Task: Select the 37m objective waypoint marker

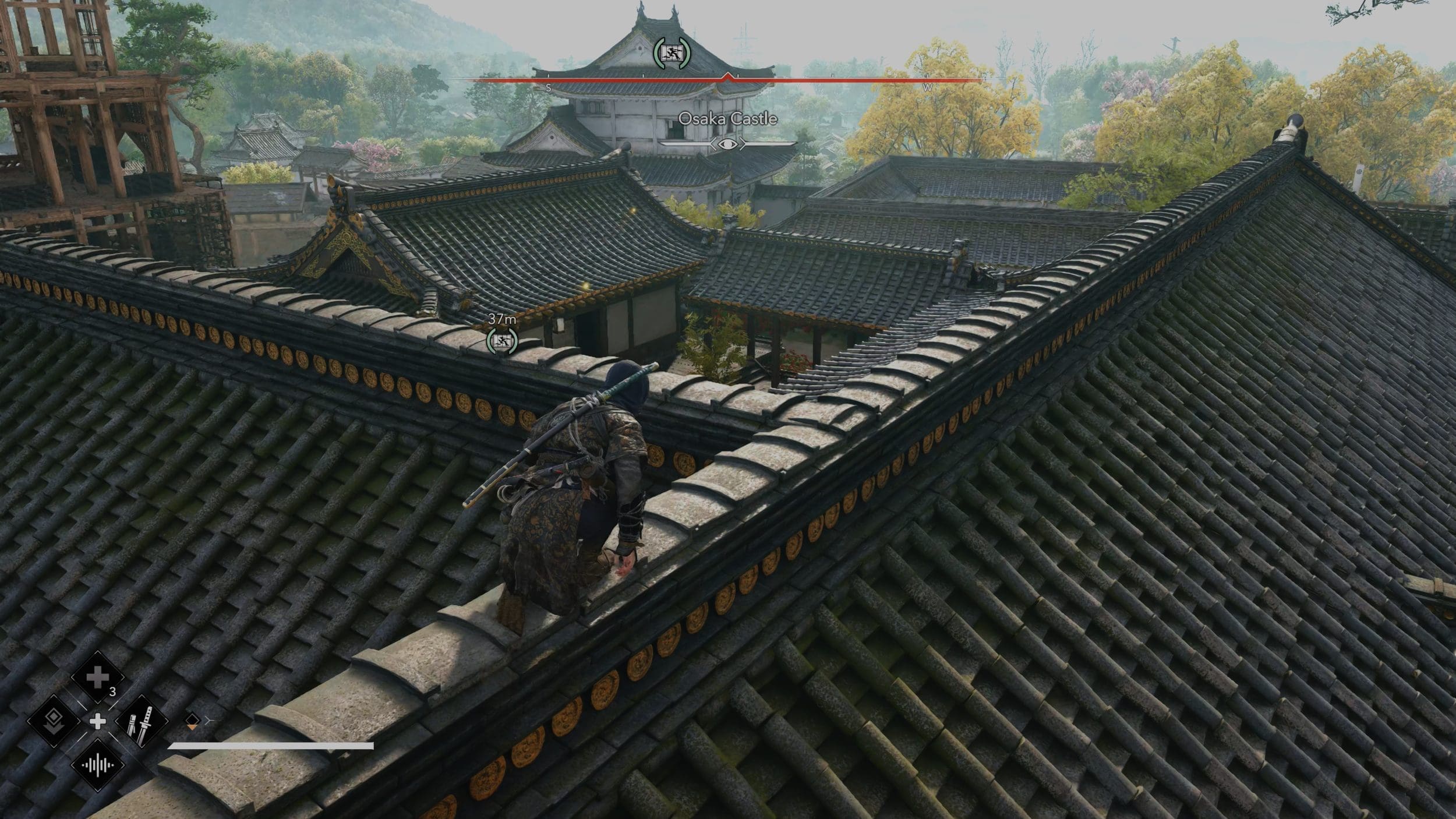Action: click(x=501, y=341)
